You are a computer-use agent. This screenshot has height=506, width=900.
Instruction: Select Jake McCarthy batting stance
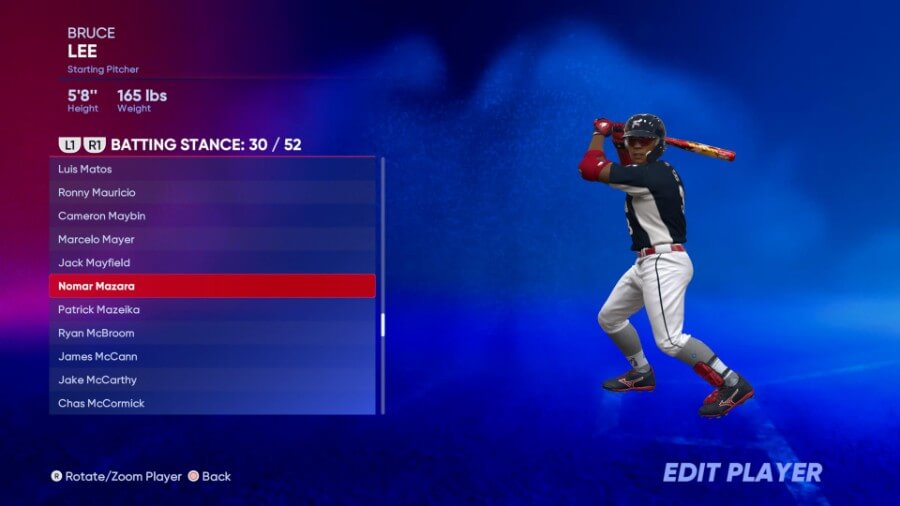[x=212, y=380]
